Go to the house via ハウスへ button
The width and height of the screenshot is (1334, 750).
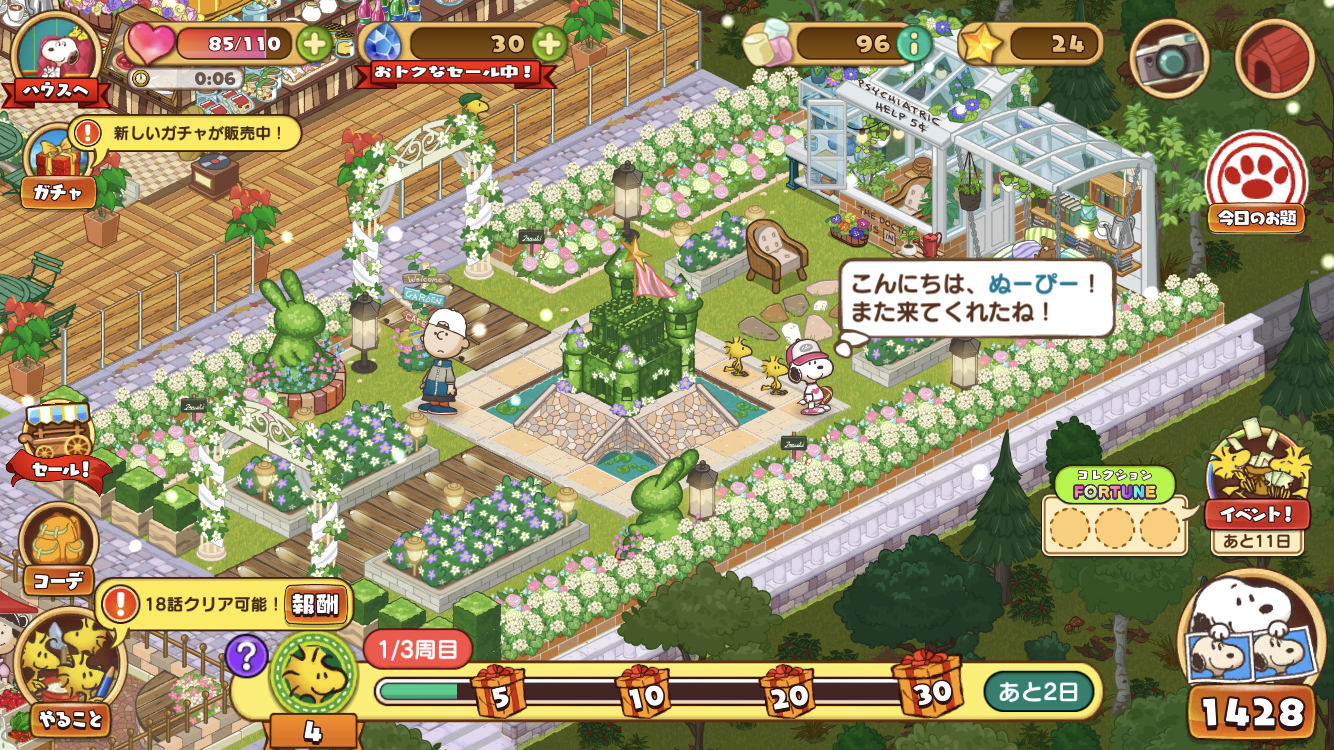[56, 58]
